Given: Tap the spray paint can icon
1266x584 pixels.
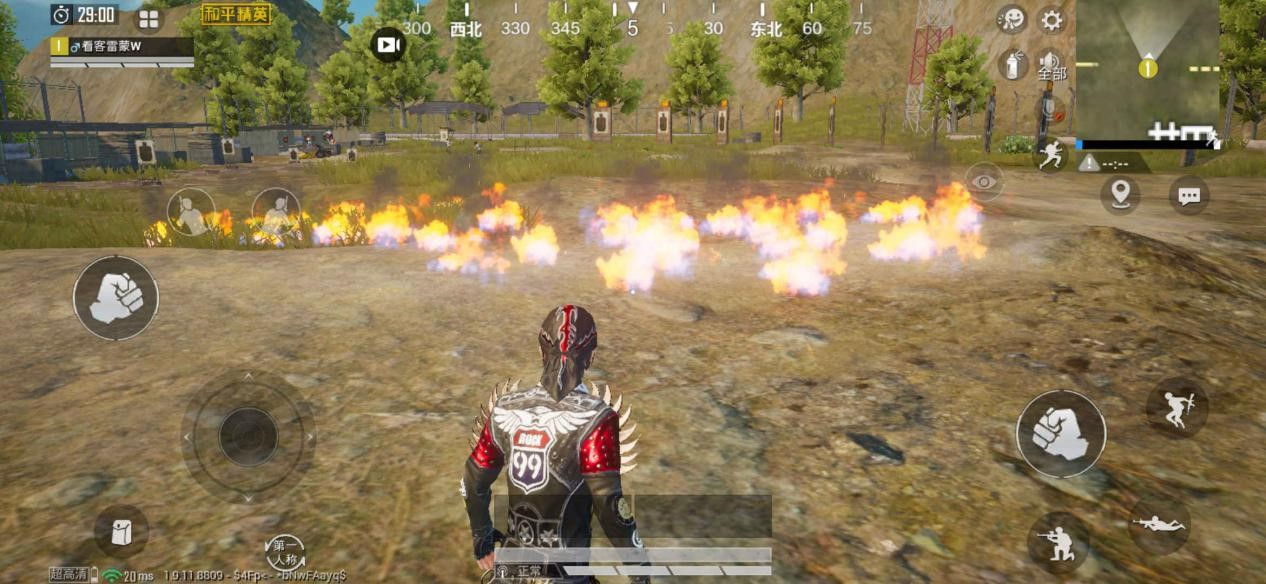Looking at the screenshot, I should [1012, 65].
